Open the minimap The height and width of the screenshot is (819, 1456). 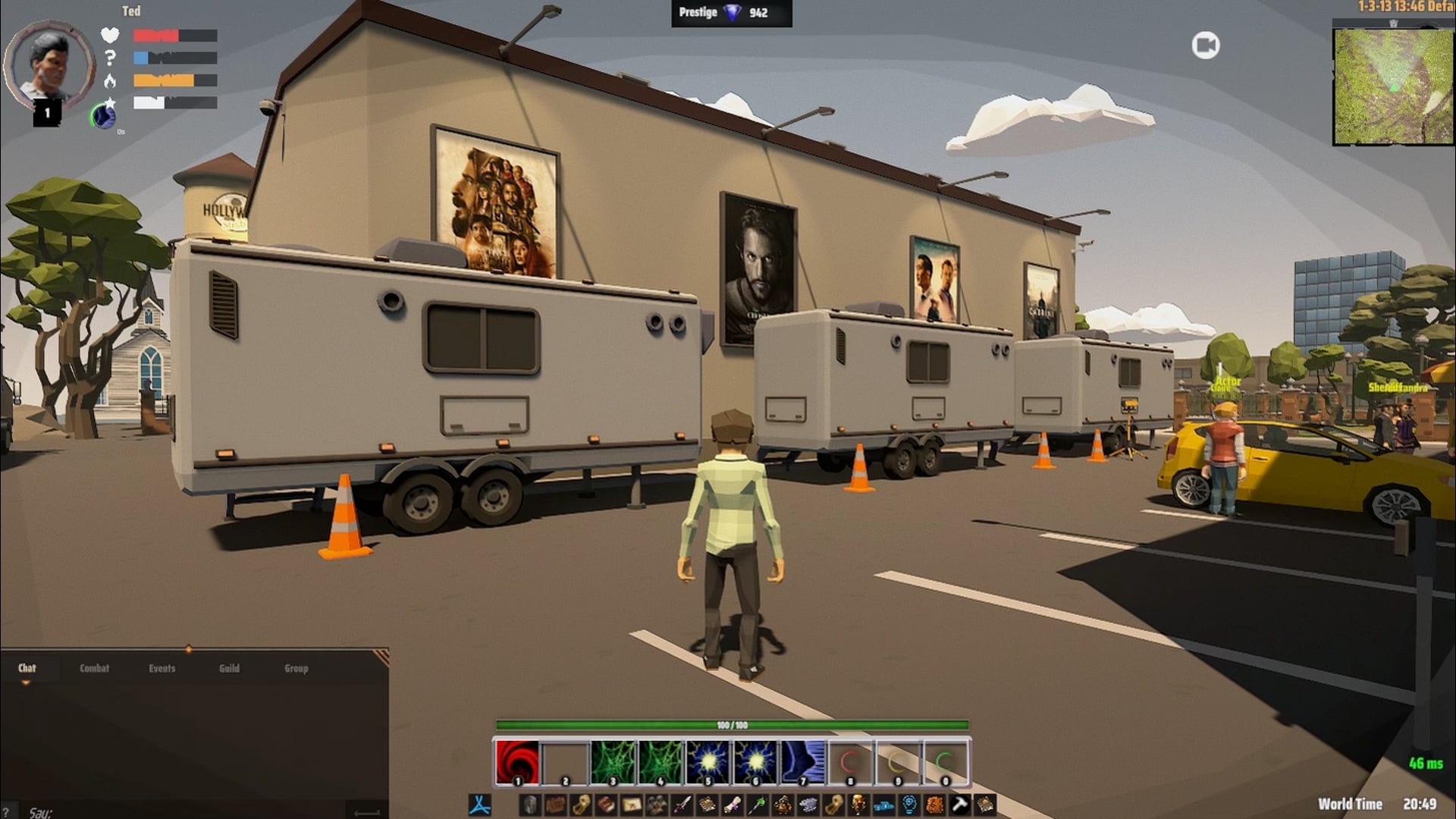[1393, 86]
